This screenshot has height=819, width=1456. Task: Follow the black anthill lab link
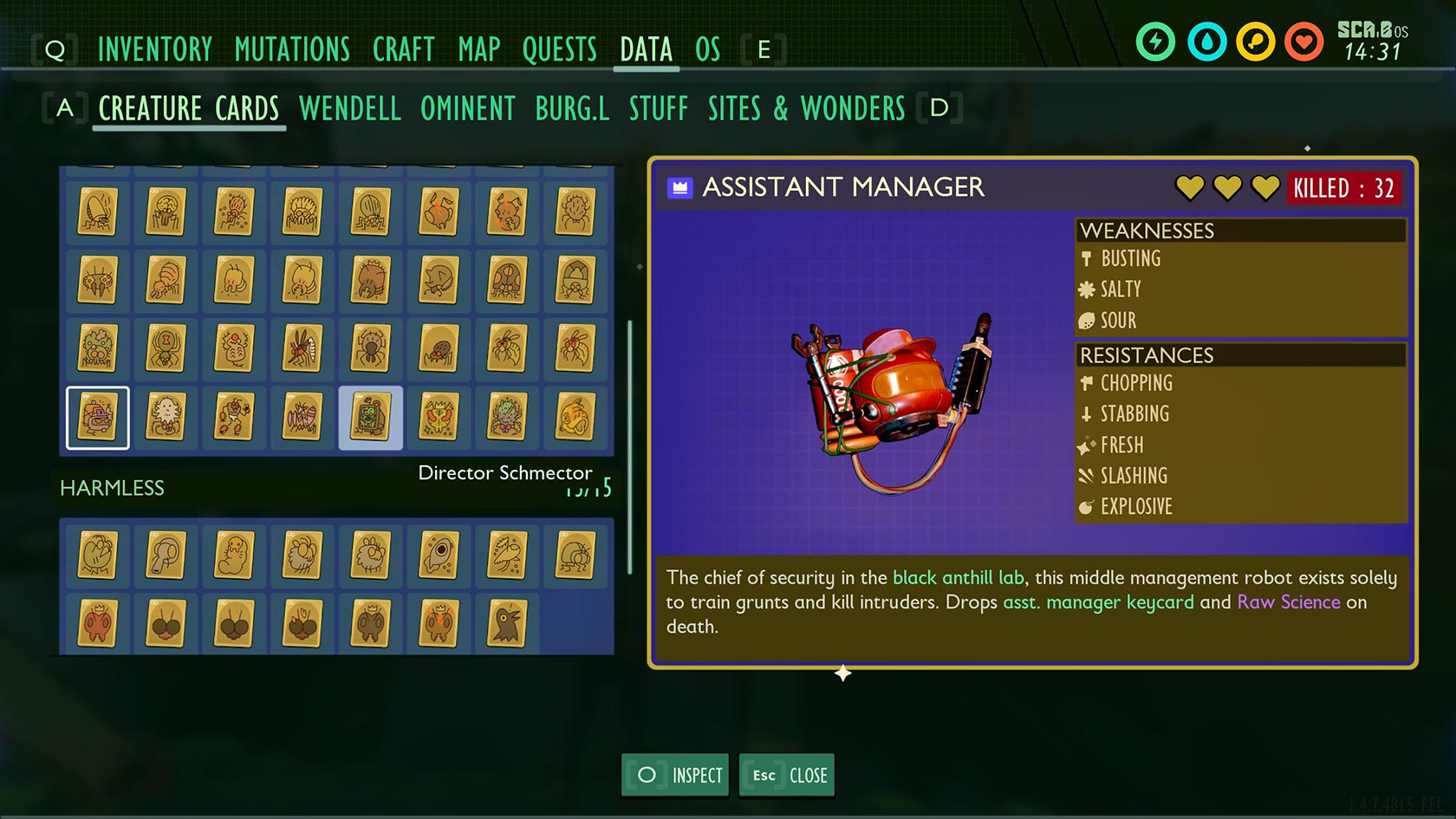pyautogui.click(x=958, y=578)
